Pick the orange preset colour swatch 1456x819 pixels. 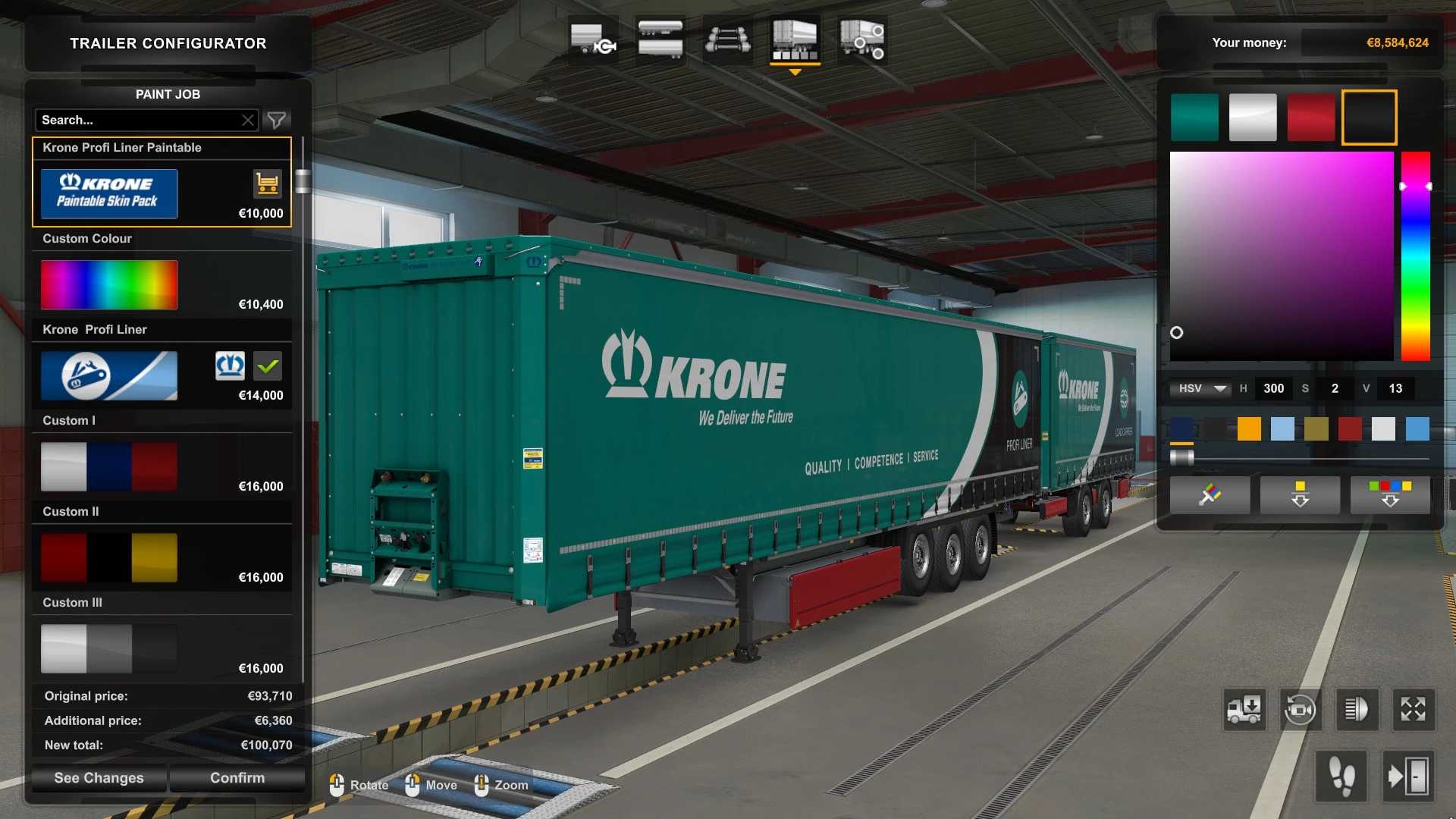click(x=1249, y=428)
